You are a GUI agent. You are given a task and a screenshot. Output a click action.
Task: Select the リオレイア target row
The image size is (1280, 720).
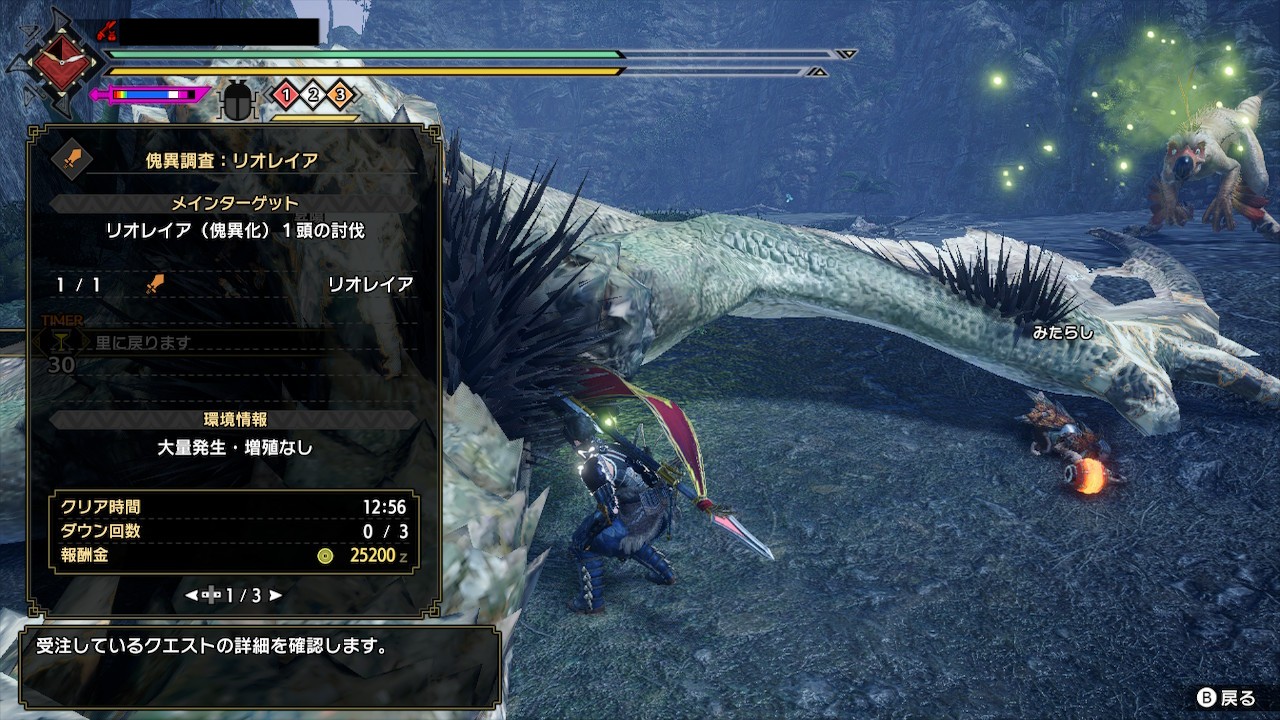pyautogui.click(x=234, y=285)
